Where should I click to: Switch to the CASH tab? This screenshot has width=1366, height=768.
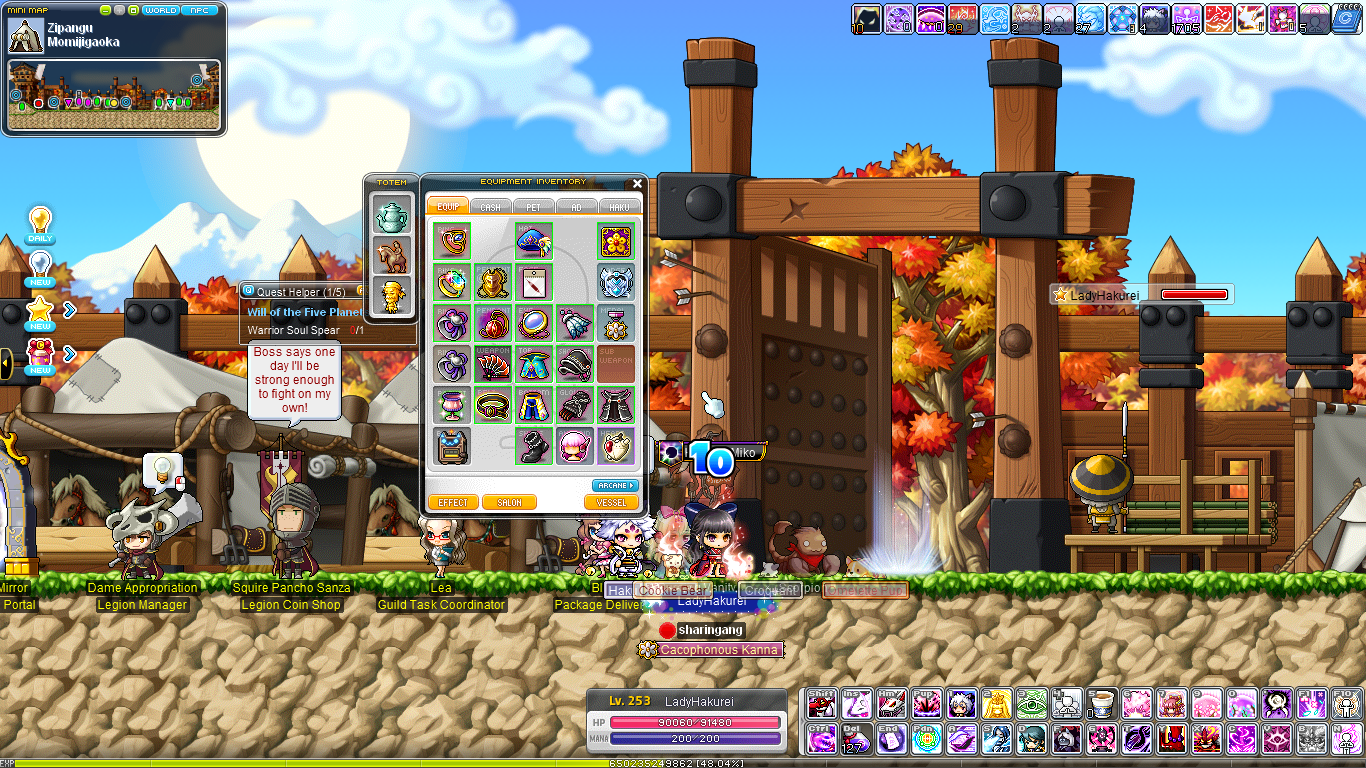coord(491,206)
